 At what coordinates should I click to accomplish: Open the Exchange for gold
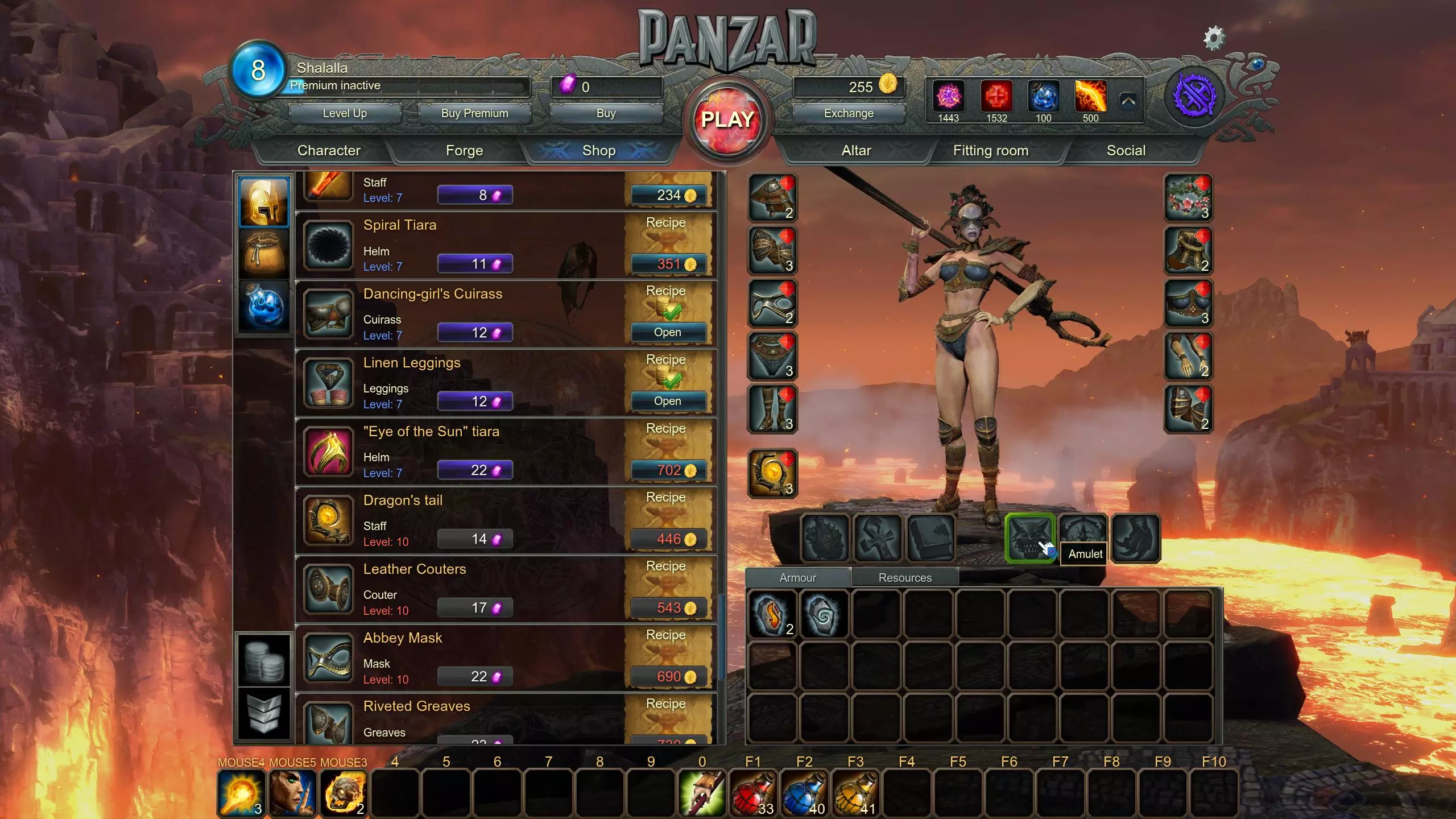848,113
